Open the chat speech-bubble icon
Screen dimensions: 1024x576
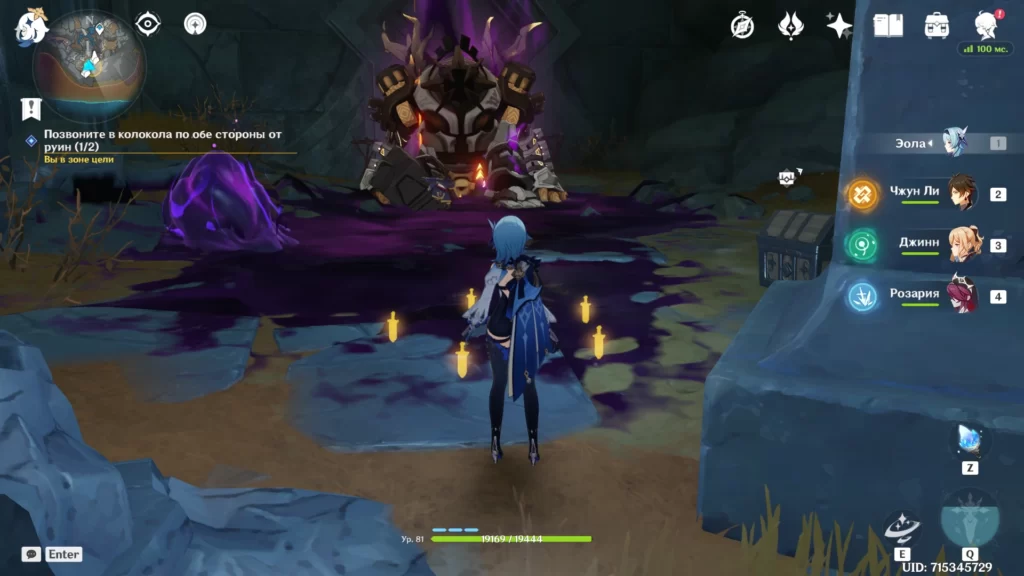click(x=32, y=553)
